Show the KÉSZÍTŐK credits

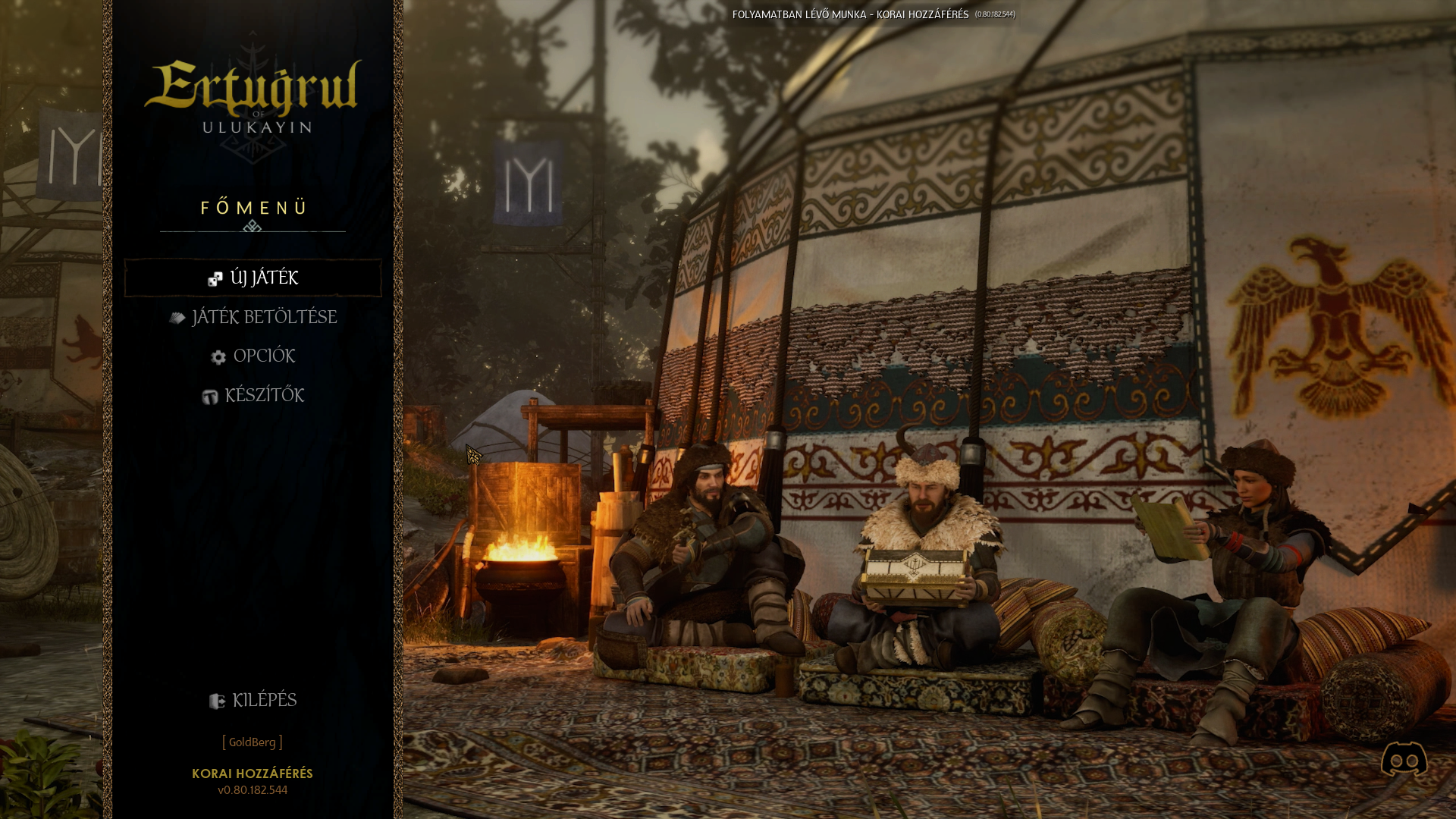click(253, 396)
